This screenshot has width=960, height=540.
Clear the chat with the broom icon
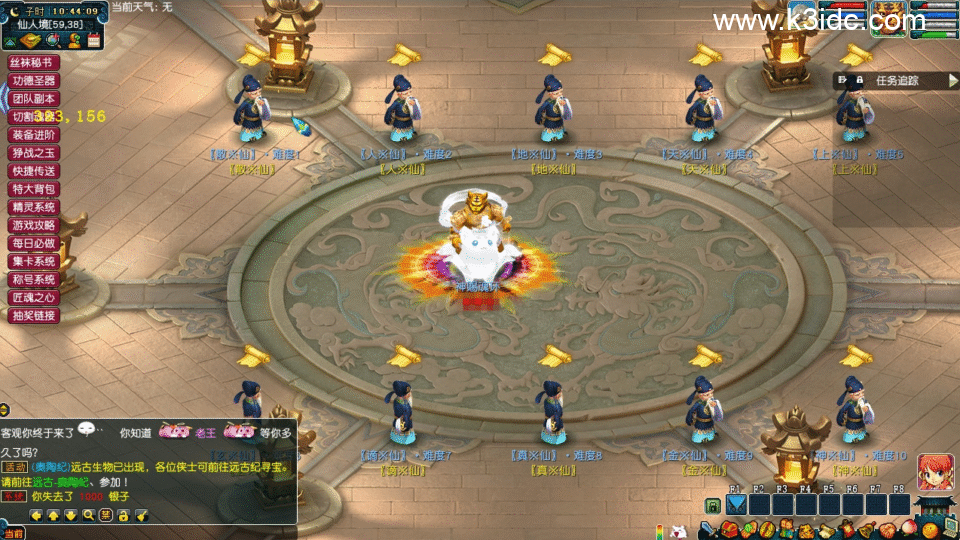pos(141,515)
